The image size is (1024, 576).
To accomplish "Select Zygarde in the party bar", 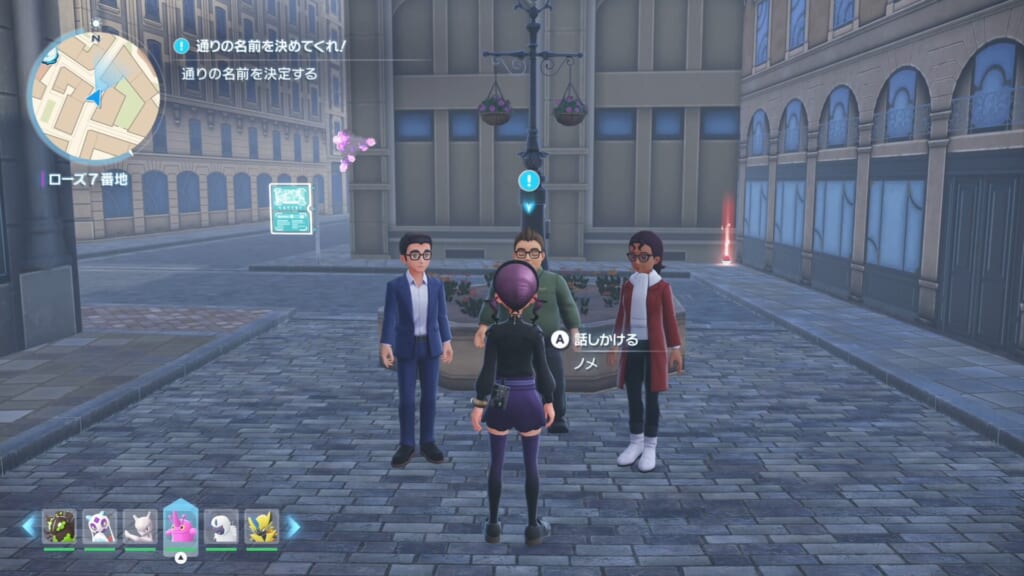I will (59, 527).
